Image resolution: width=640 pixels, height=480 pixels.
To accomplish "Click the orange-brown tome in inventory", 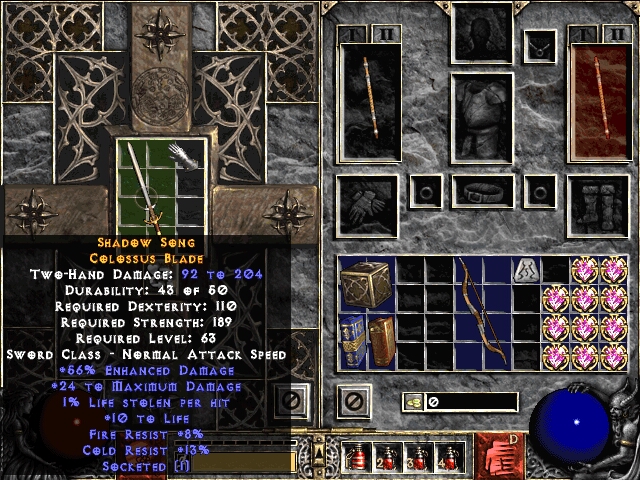I will tap(380, 340).
